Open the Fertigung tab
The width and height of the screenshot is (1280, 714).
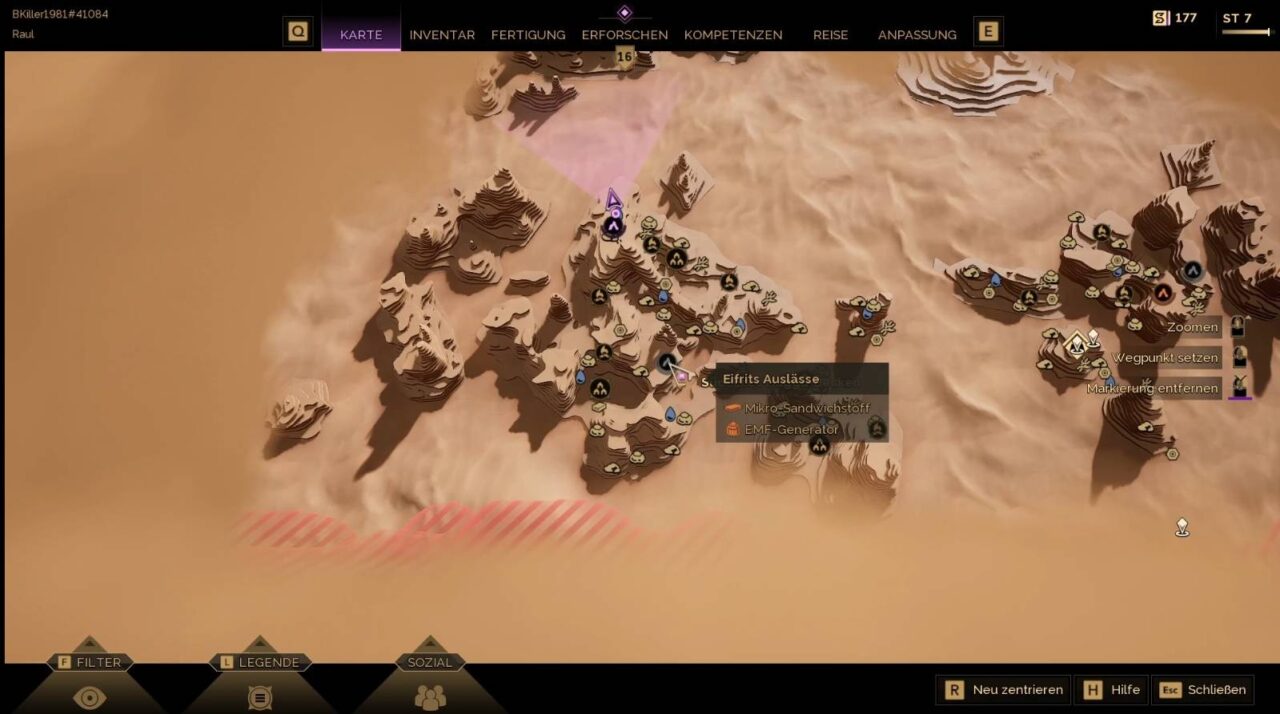(x=528, y=34)
